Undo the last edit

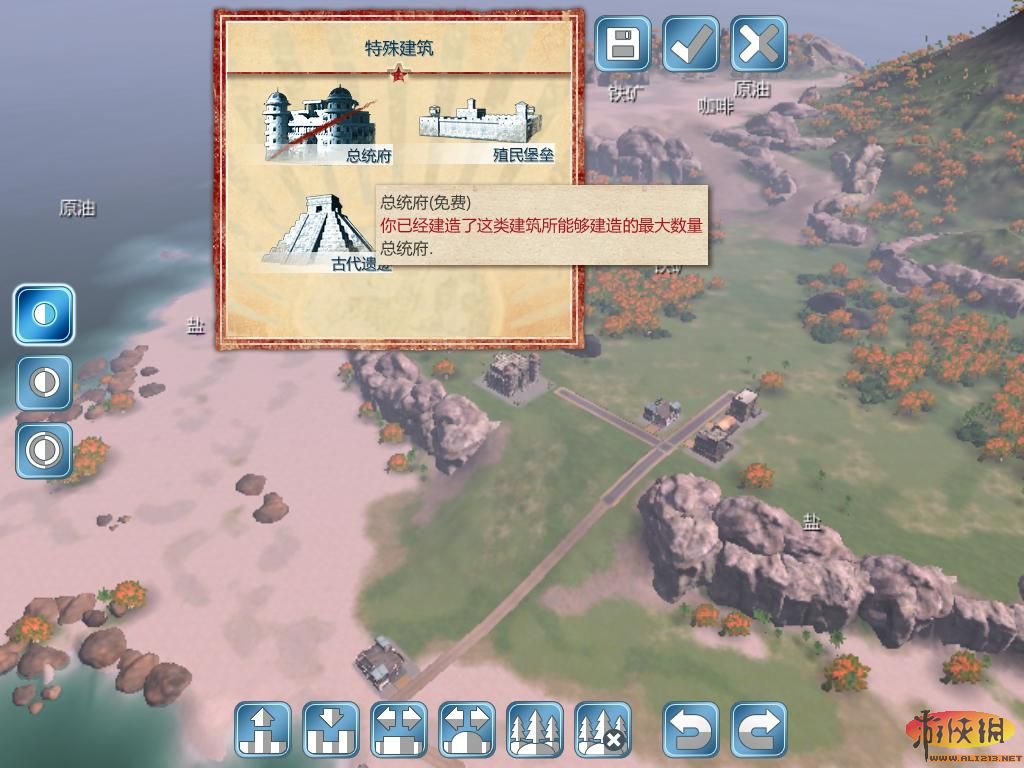point(691,729)
